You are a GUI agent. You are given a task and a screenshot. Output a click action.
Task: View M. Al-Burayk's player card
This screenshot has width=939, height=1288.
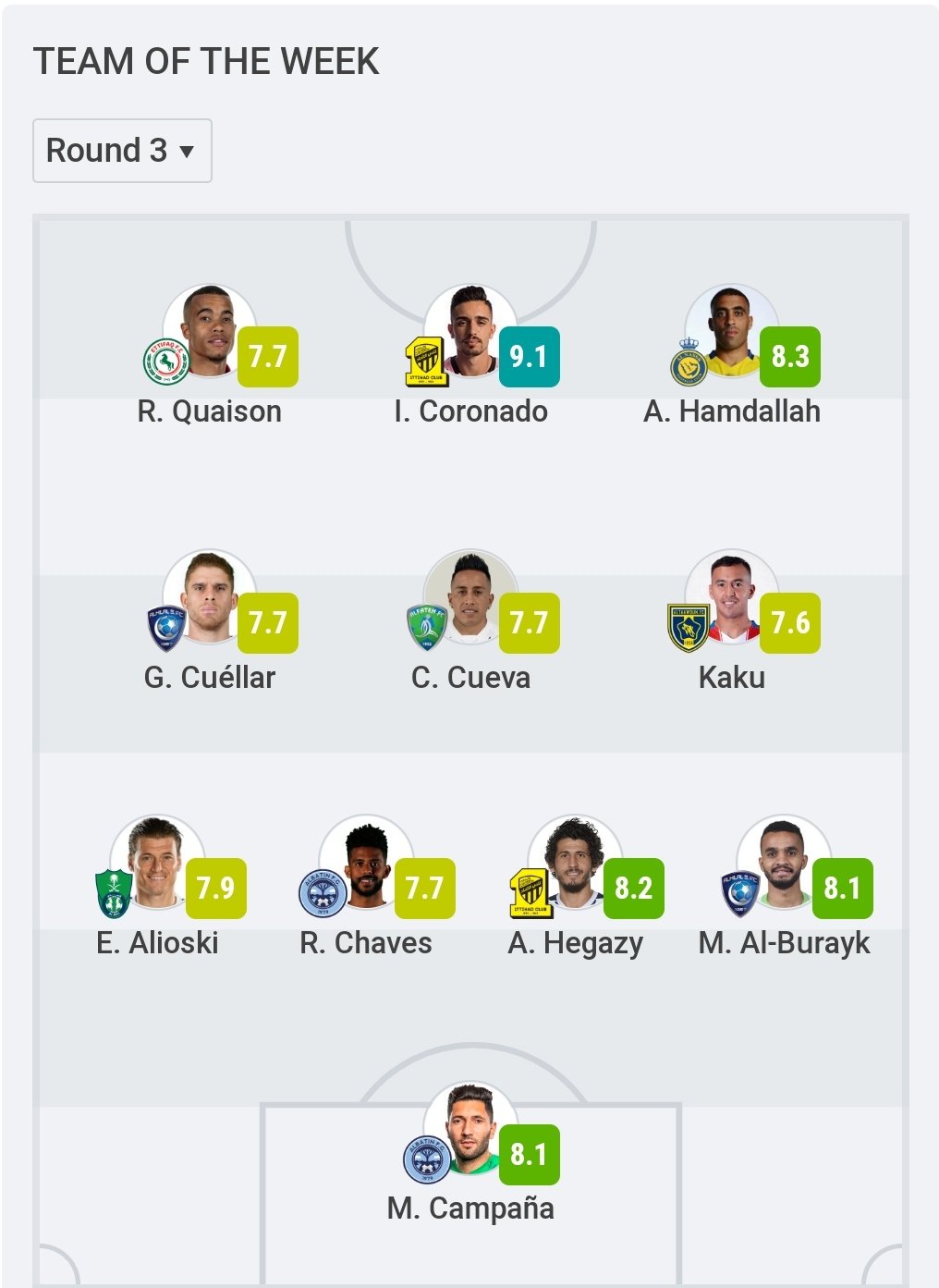[784, 863]
